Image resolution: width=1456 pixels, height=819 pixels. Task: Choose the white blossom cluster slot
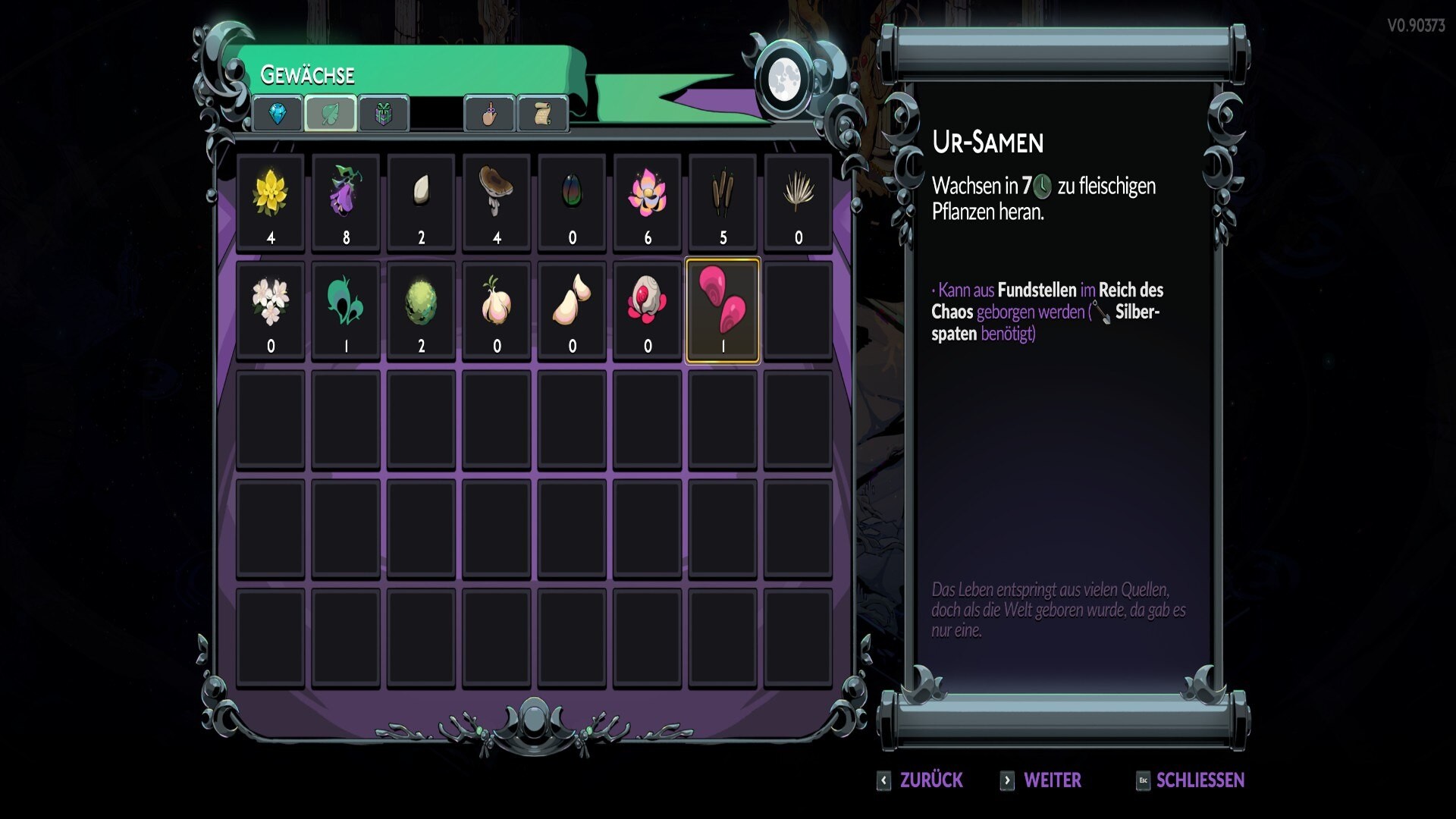pos(270,311)
